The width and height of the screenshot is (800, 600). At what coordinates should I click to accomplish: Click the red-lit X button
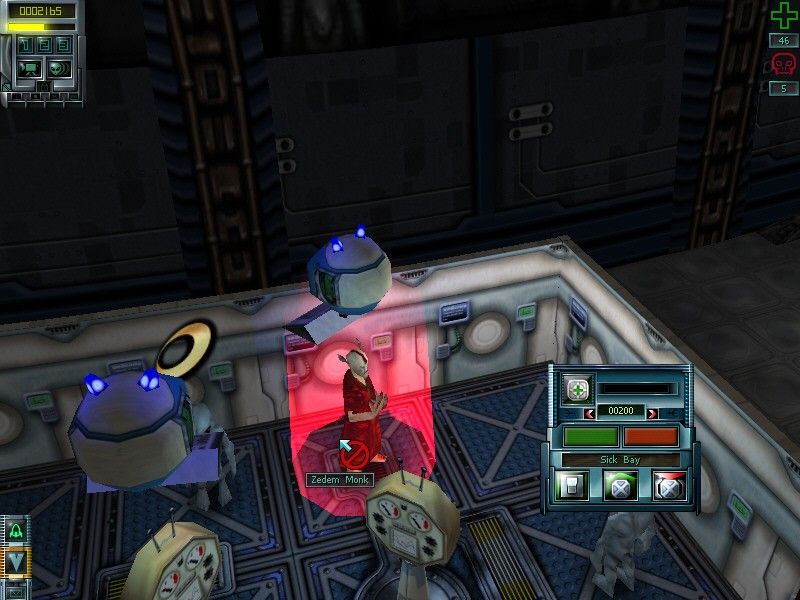(667, 487)
